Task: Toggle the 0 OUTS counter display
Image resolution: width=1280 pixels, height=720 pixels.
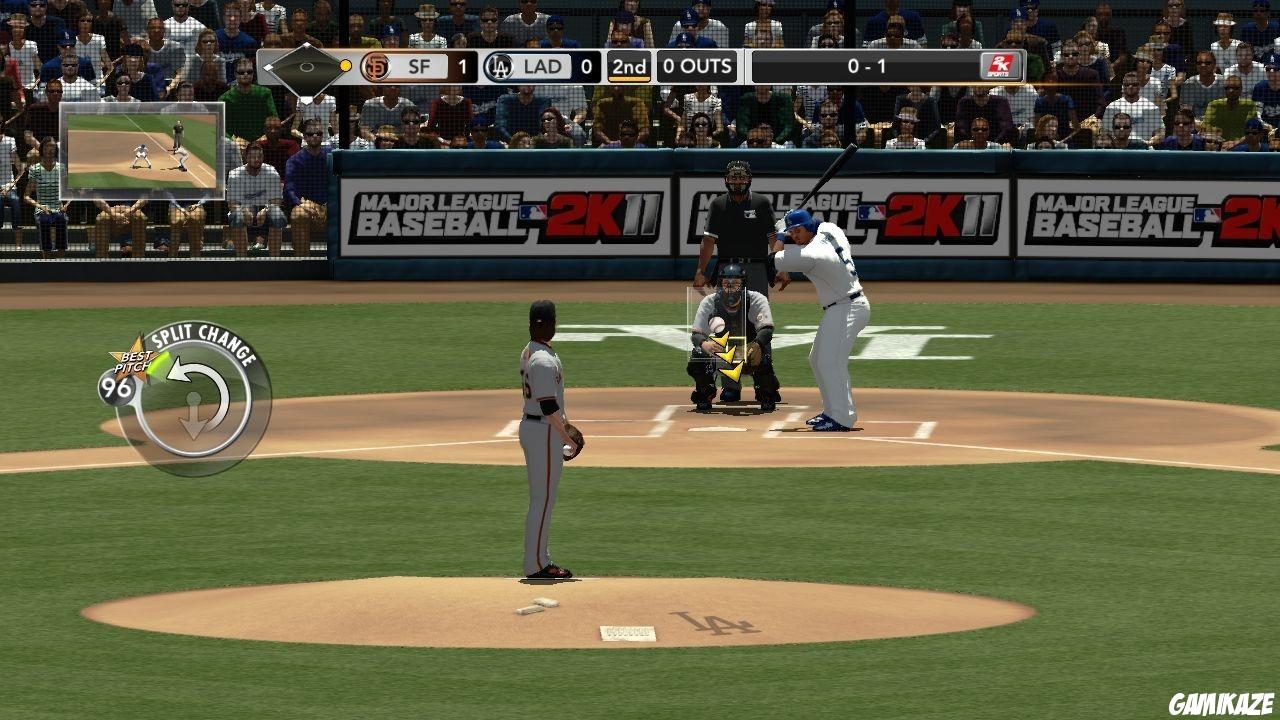Action: pyautogui.click(x=697, y=67)
